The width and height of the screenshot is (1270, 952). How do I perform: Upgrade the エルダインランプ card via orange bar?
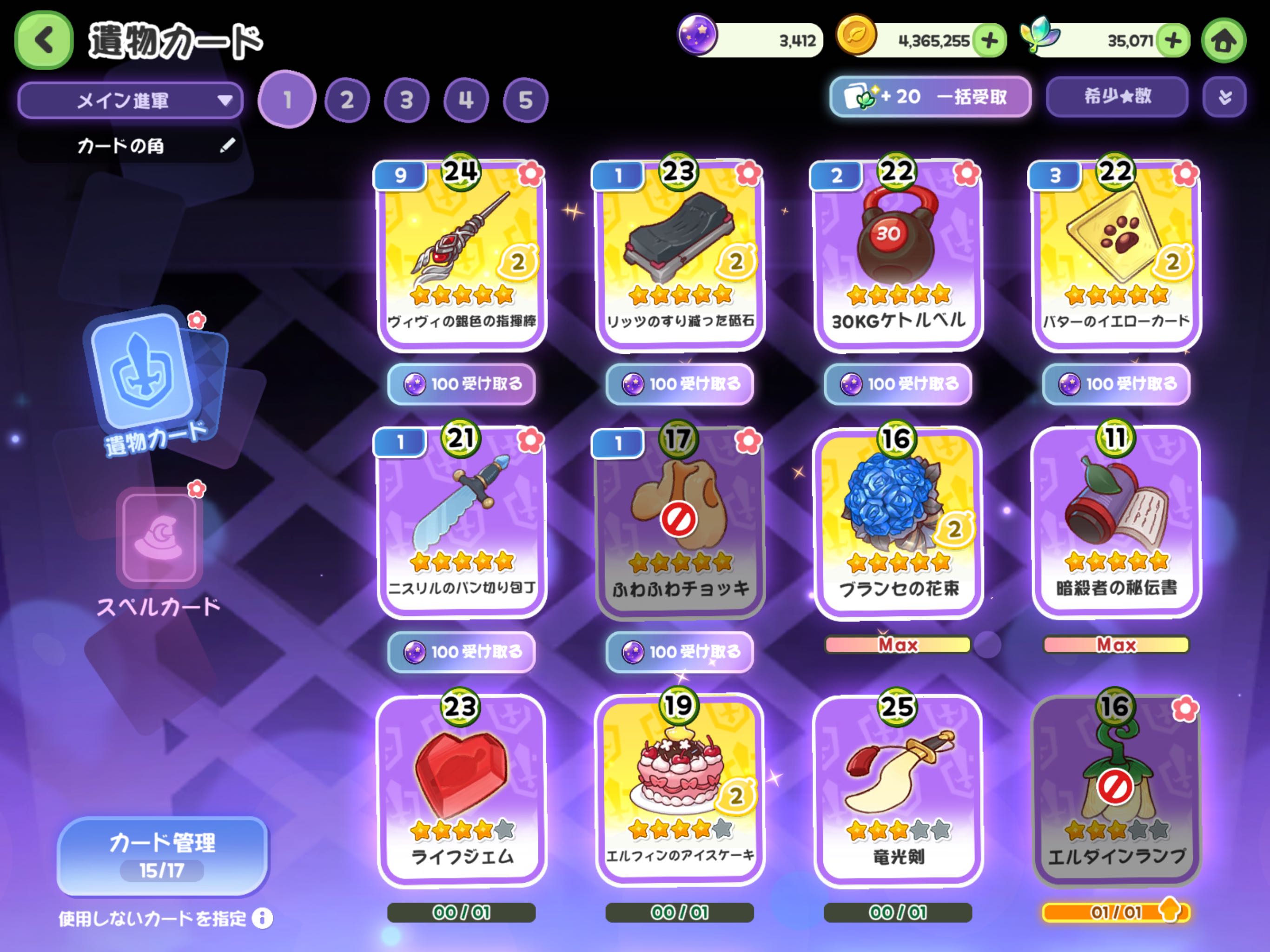pos(1116,912)
